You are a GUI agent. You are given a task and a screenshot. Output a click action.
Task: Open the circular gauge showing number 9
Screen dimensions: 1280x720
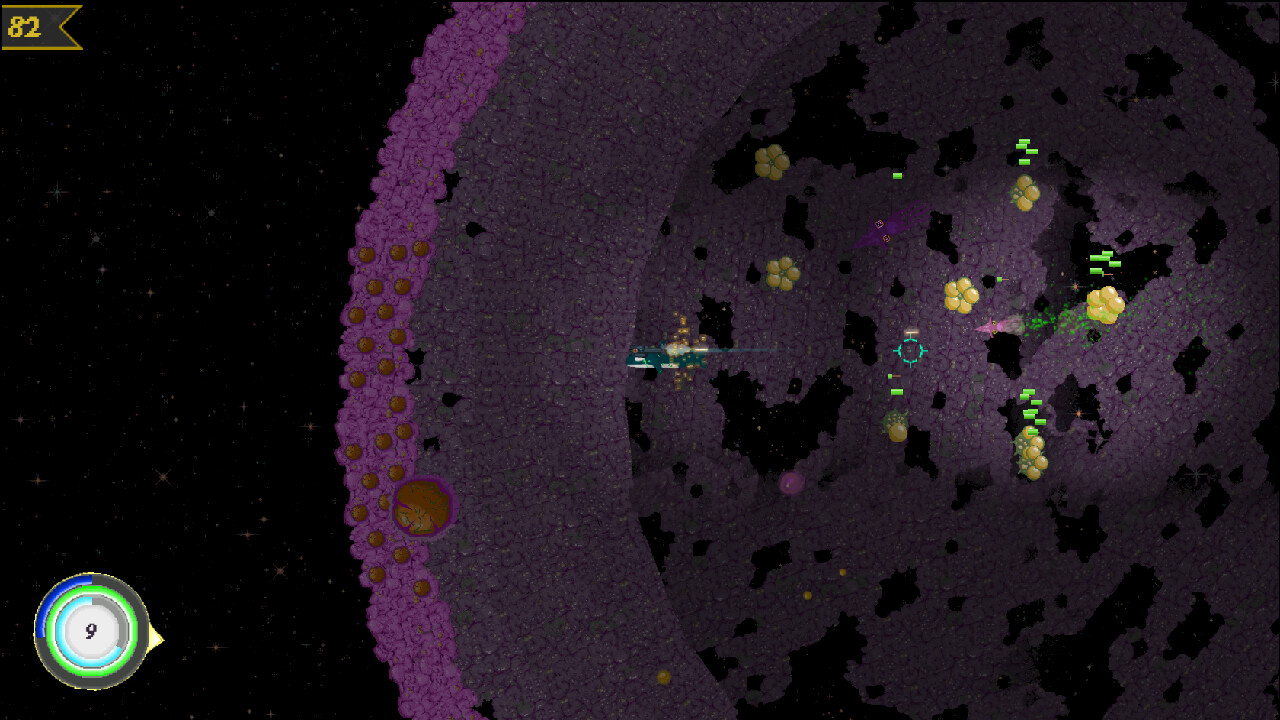[x=89, y=630]
